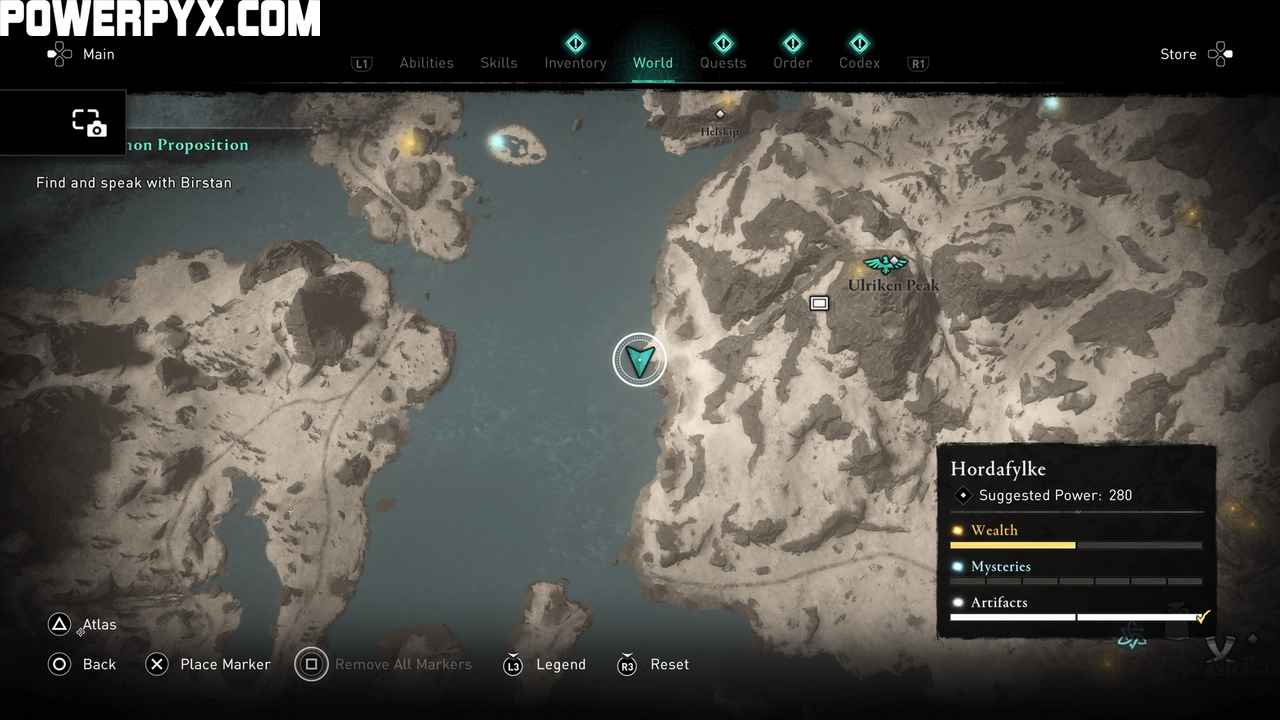Click the D-pad icon next to Main
The width and height of the screenshot is (1280, 720).
point(60,54)
